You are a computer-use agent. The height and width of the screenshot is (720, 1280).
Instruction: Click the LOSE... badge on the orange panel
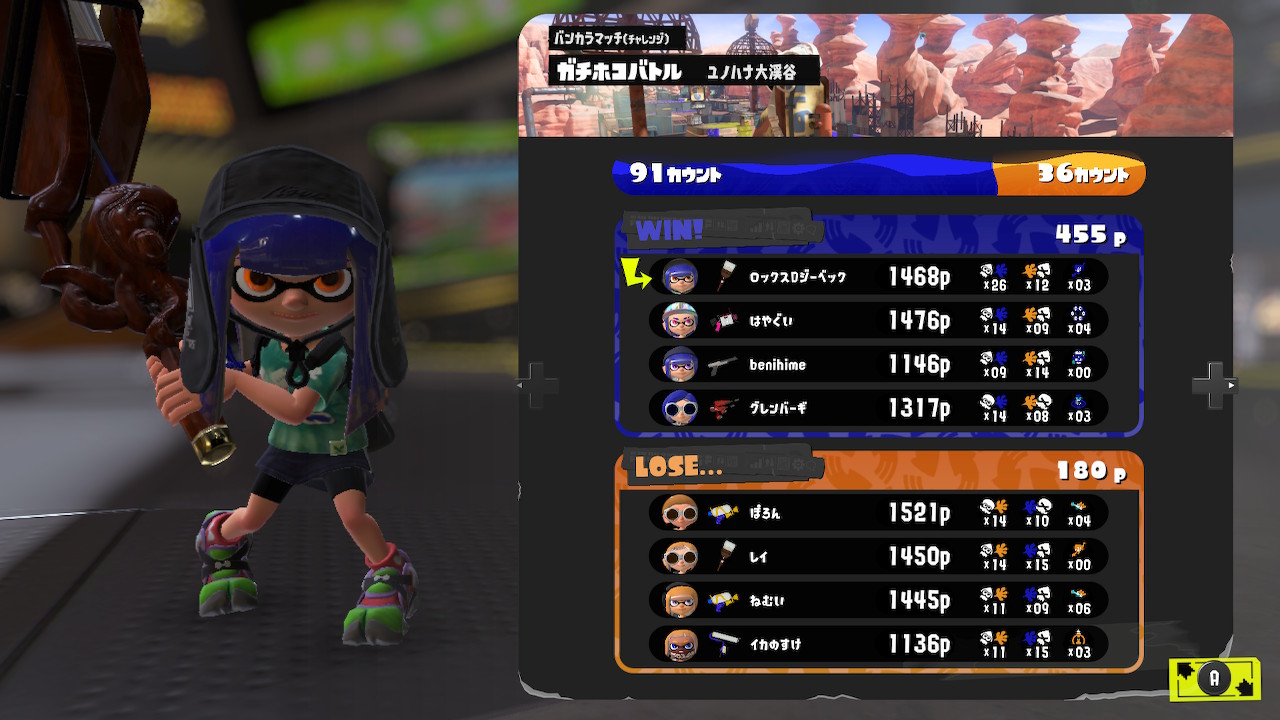click(676, 466)
